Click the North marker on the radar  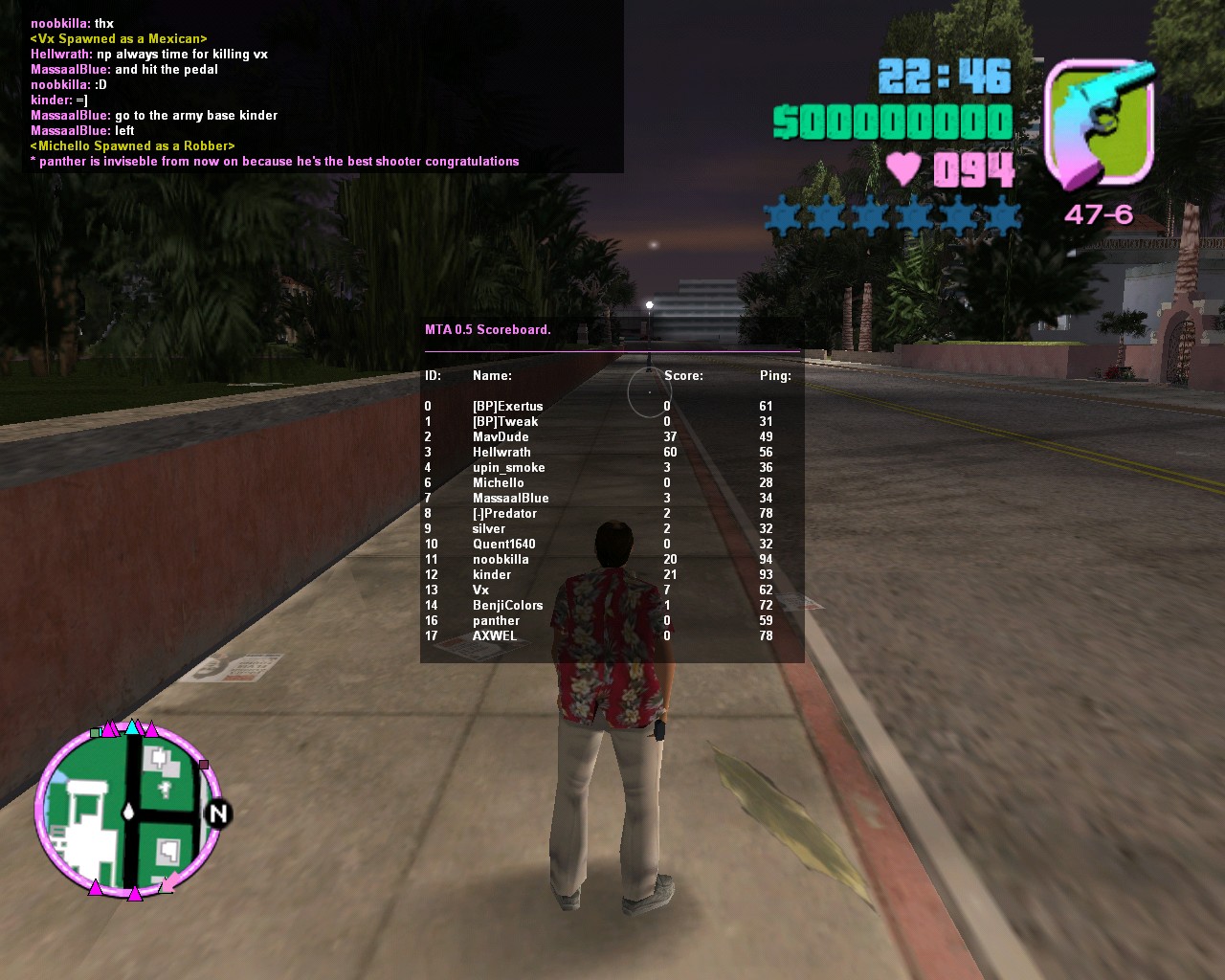tap(218, 813)
